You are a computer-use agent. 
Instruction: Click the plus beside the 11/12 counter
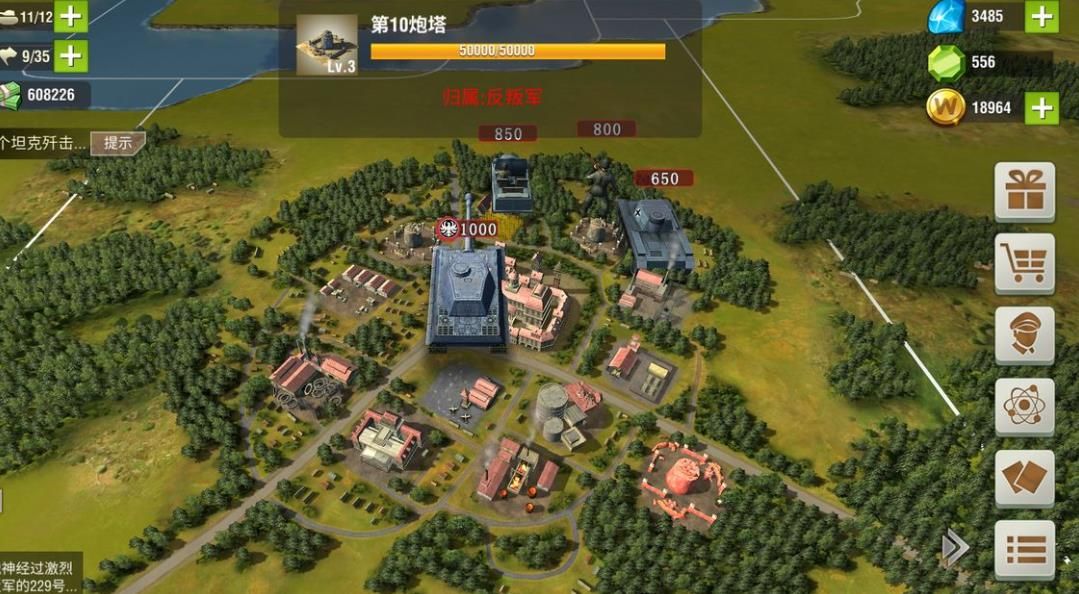pyautogui.click(x=71, y=16)
